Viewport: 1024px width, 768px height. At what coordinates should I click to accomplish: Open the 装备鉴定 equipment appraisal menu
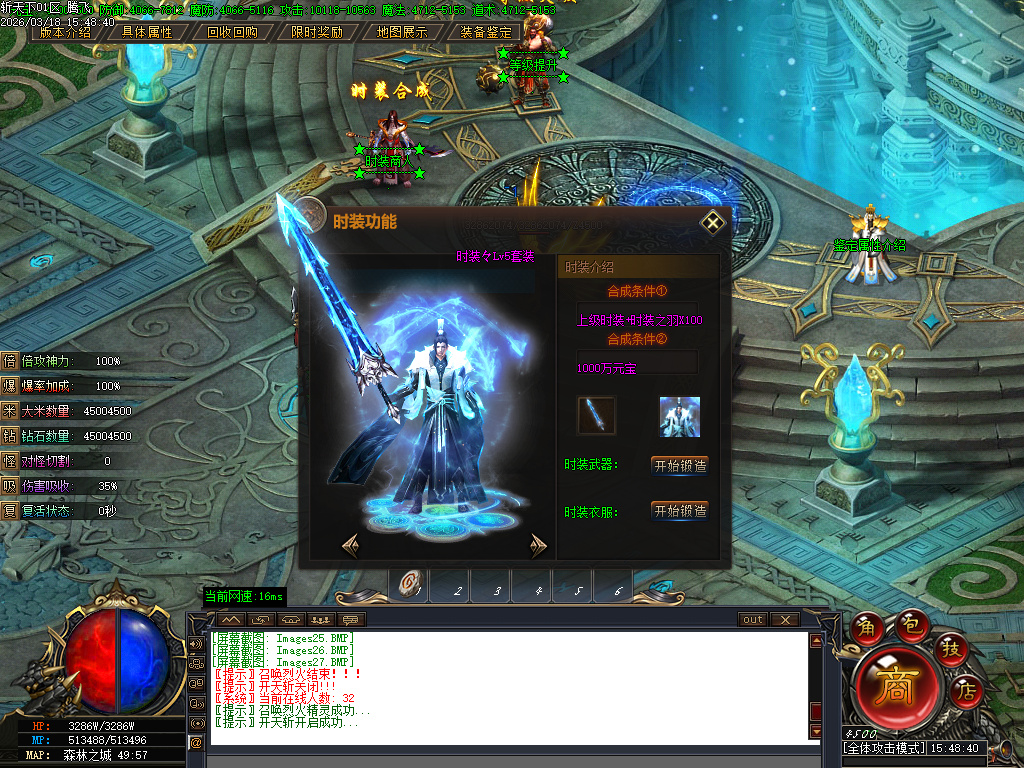pyautogui.click(x=486, y=31)
